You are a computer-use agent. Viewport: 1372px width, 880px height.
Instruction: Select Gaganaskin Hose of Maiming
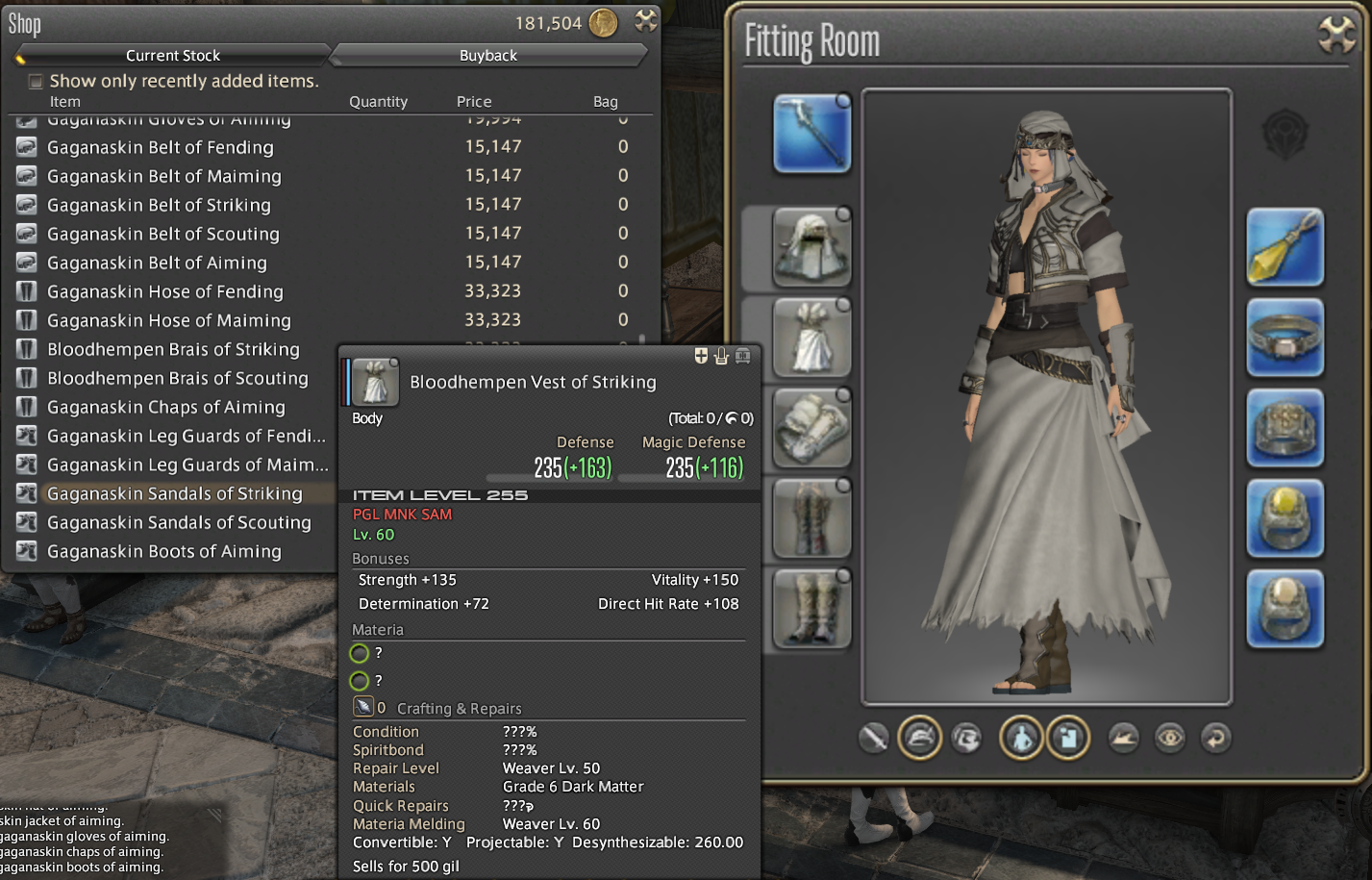(169, 320)
